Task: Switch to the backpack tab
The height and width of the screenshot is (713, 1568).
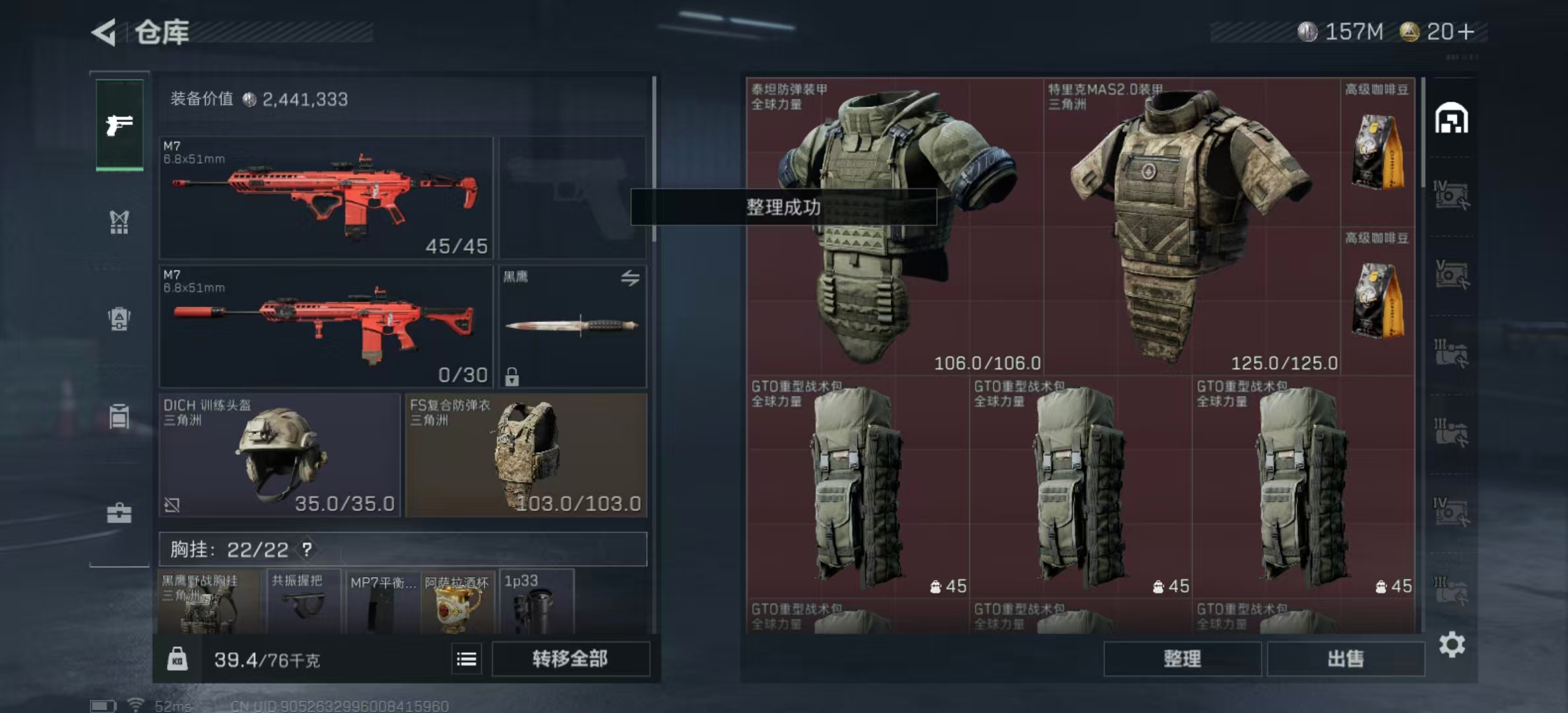Action: pos(119,320)
